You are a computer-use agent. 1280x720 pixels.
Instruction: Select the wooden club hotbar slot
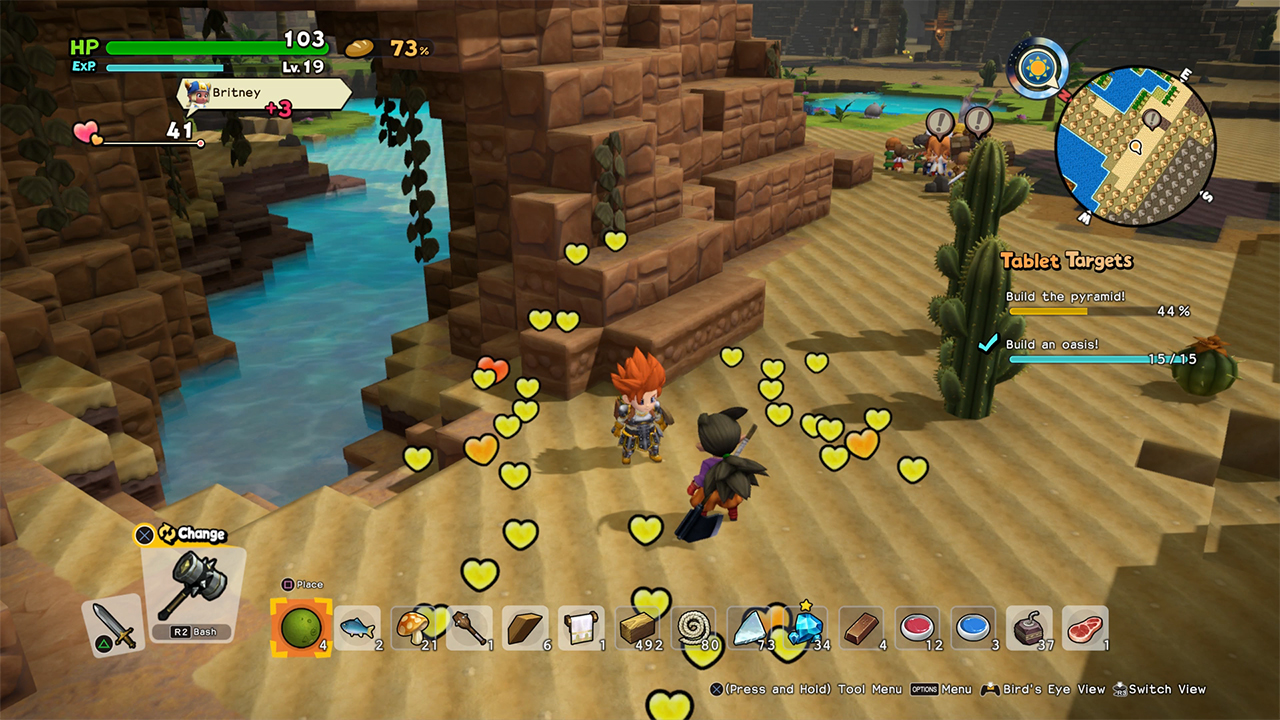[470, 627]
